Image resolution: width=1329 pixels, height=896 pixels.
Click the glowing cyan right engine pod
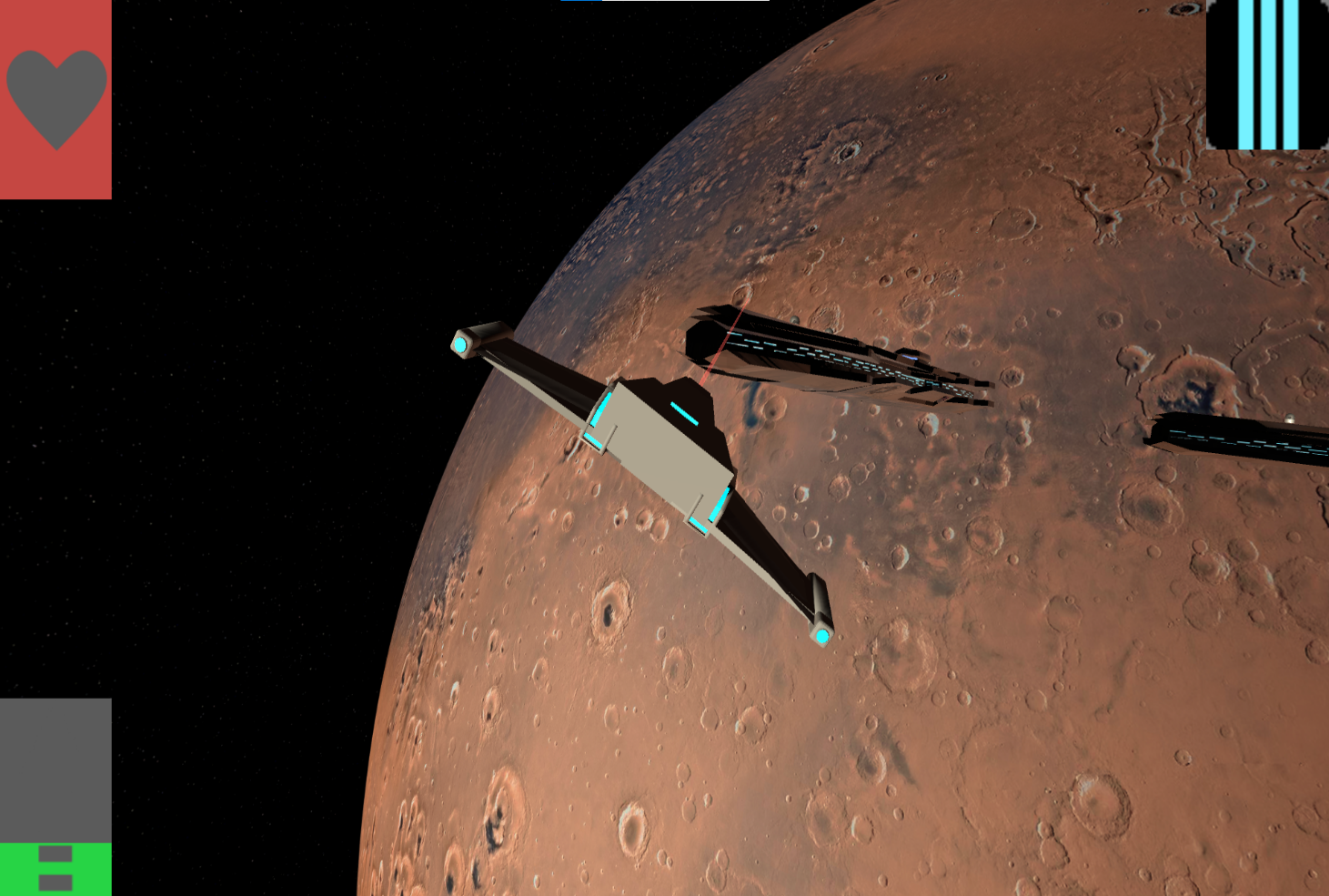pos(821,637)
